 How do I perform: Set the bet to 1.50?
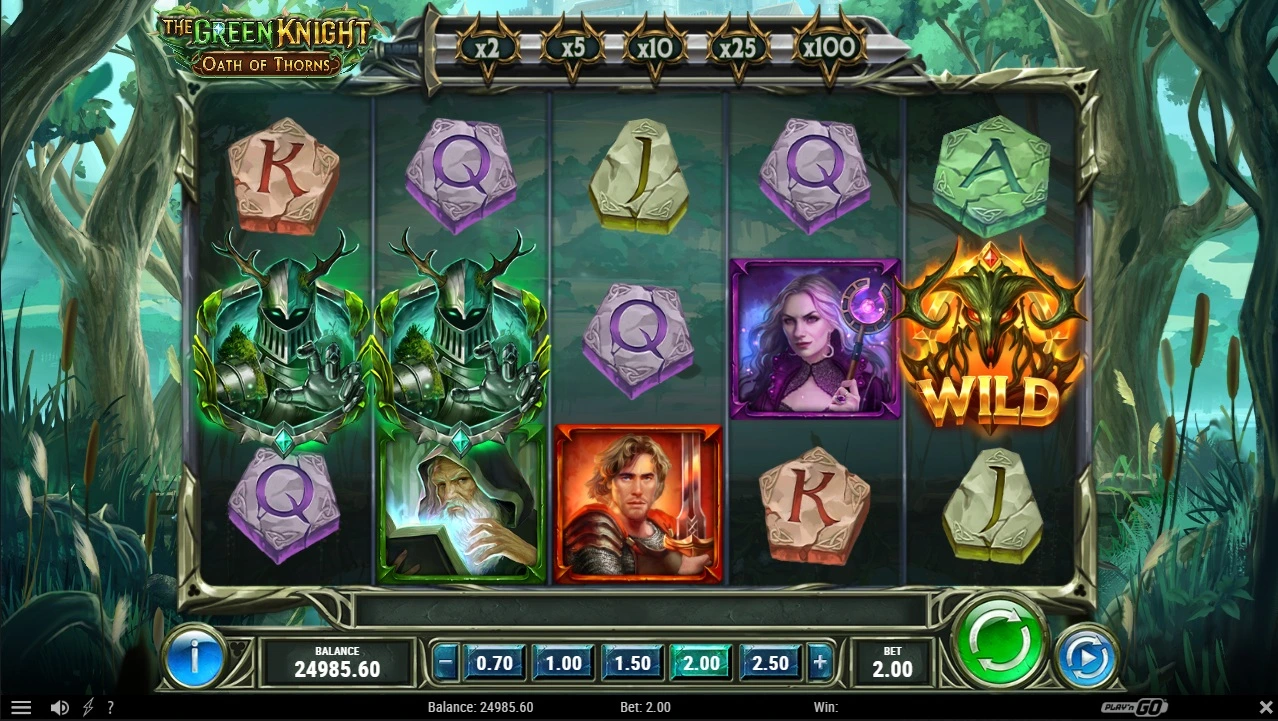(632, 662)
